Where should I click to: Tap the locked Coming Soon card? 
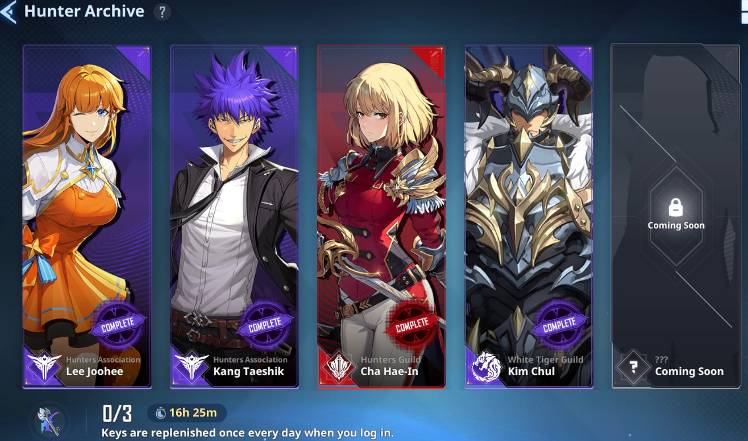[675, 215]
